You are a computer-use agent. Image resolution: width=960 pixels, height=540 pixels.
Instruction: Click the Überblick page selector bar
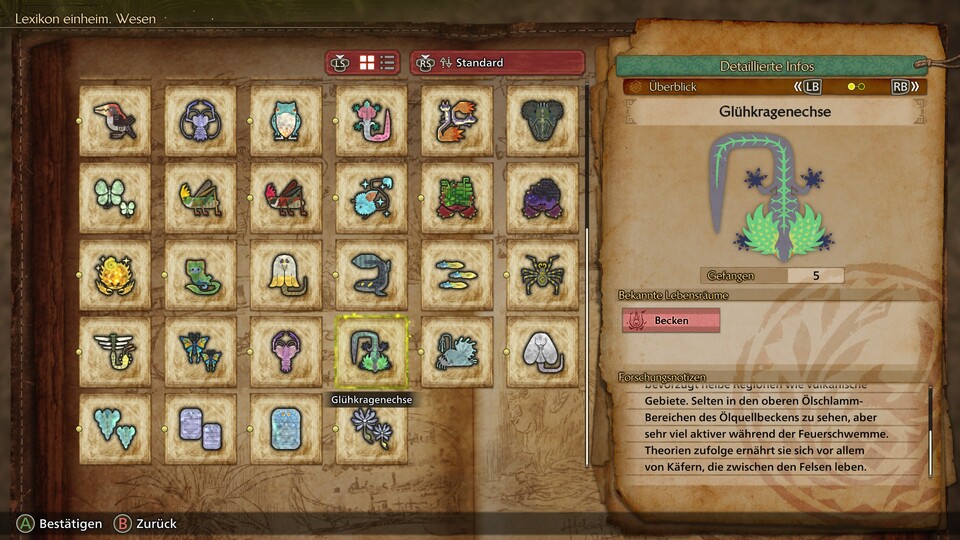point(774,87)
